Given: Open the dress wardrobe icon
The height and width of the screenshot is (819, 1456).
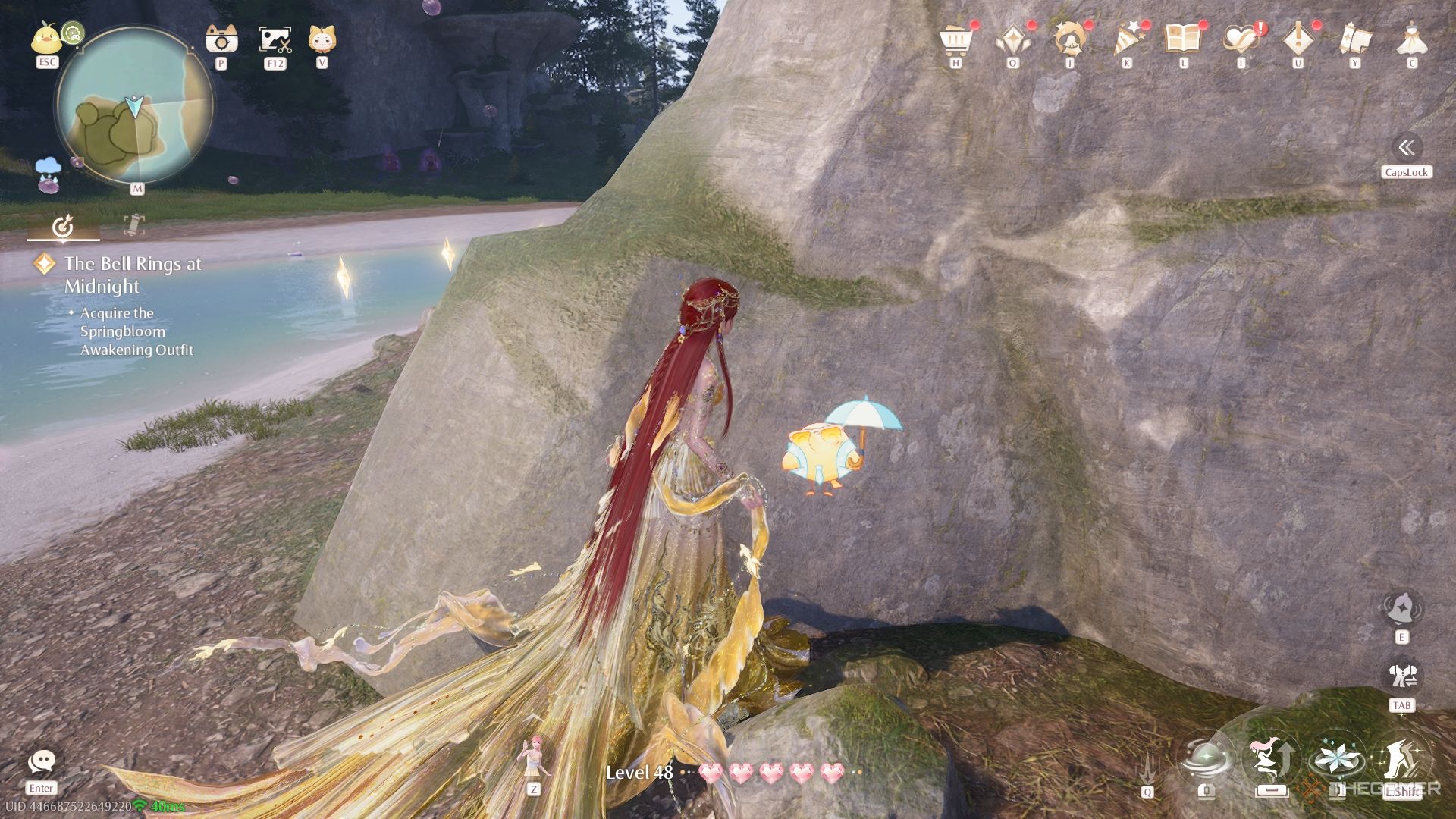Looking at the screenshot, I should (x=1411, y=39).
